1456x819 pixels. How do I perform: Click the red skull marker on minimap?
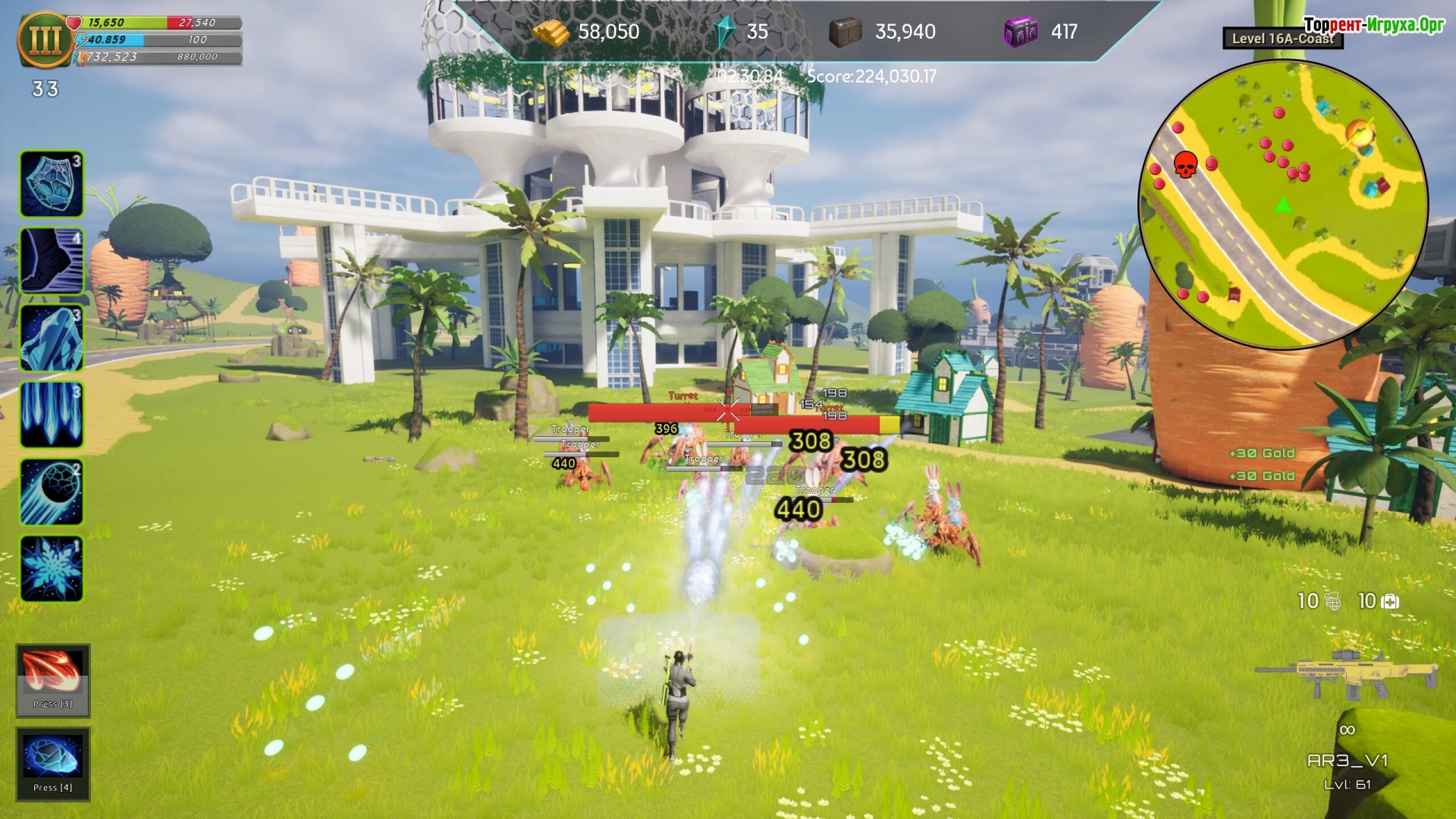pyautogui.click(x=1185, y=164)
